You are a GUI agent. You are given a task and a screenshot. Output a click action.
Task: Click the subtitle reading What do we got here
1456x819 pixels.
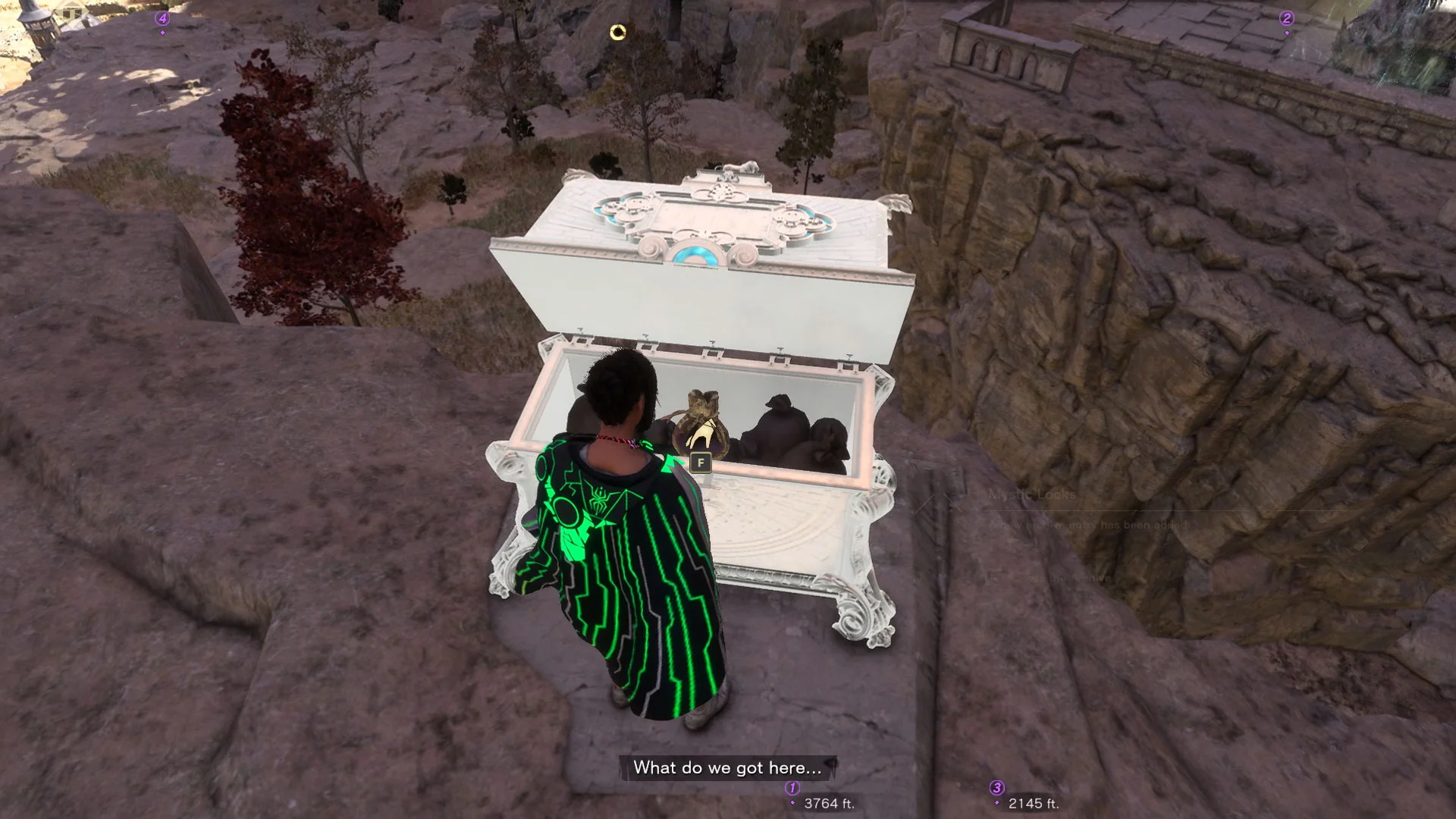726,767
